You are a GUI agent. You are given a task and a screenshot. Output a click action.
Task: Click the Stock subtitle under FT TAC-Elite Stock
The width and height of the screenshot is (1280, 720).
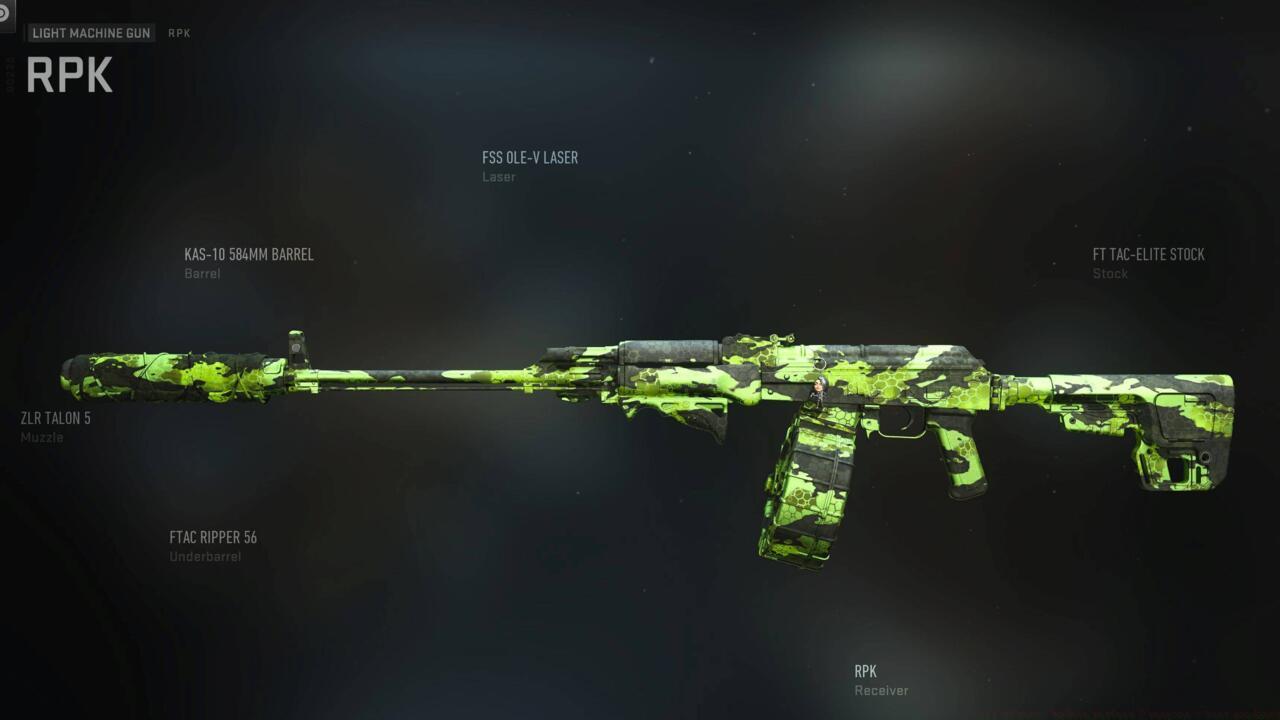click(1111, 273)
